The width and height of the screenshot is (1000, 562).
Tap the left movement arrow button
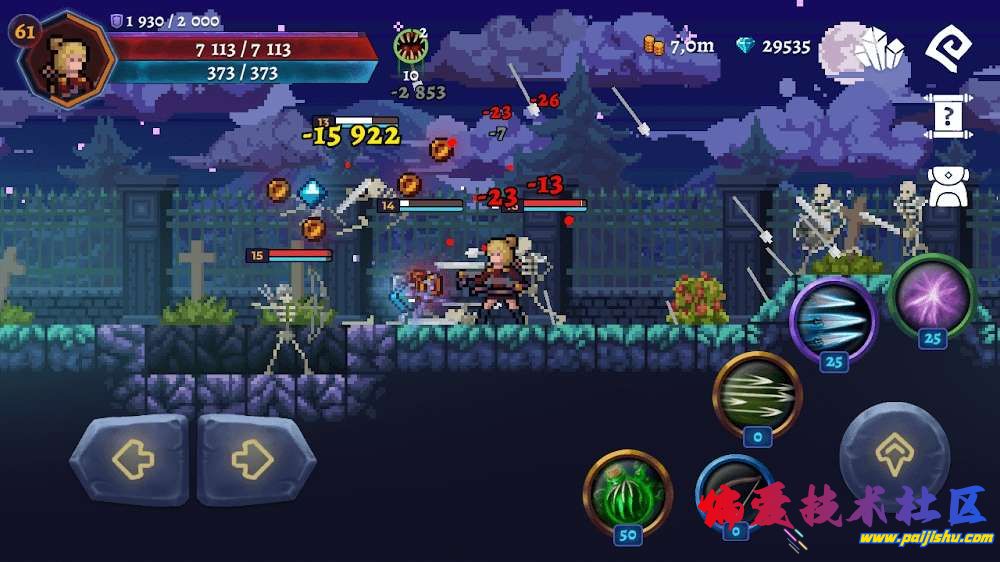(x=131, y=460)
